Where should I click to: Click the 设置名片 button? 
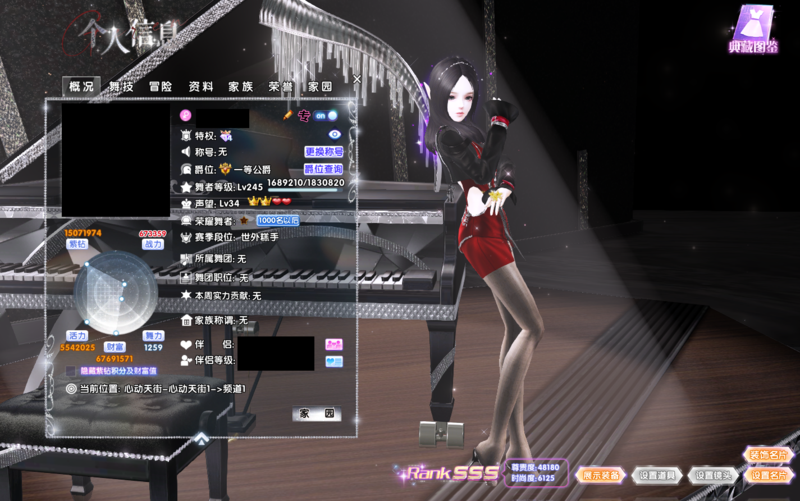[767, 475]
